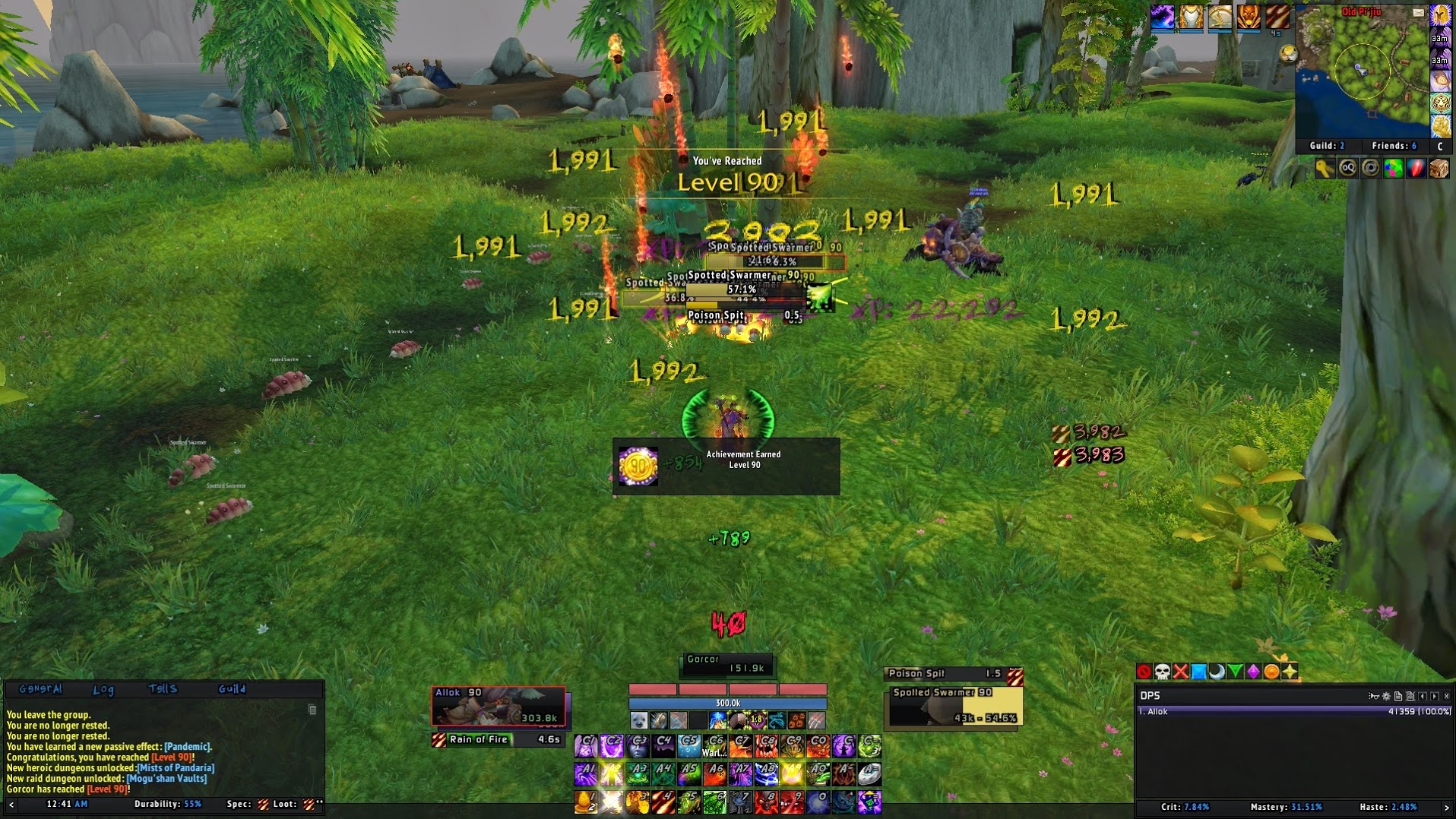
Task: Switch to the Guild chat tab
Action: click(232, 689)
